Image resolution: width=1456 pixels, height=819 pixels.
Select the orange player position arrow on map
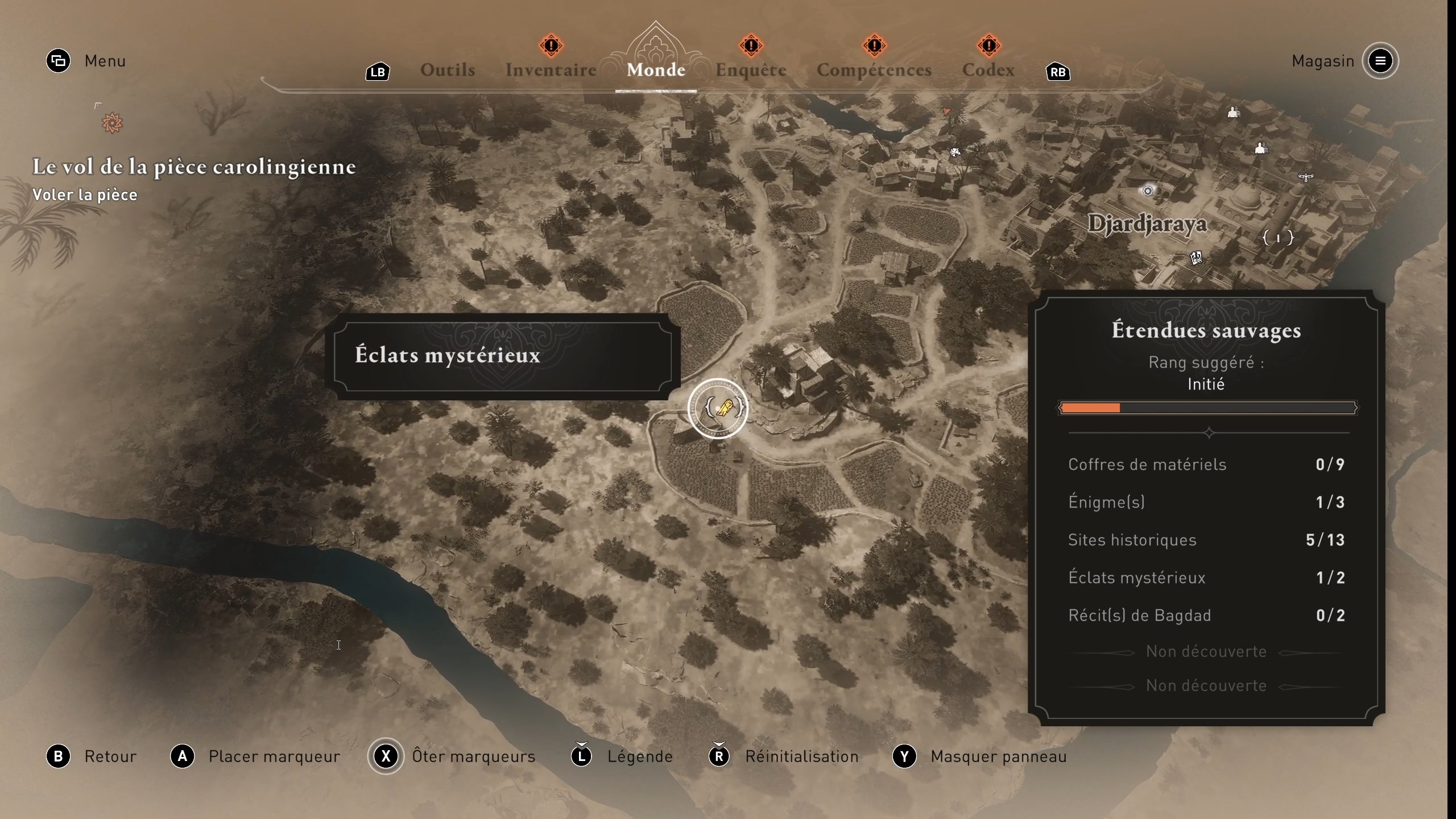[948, 112]
